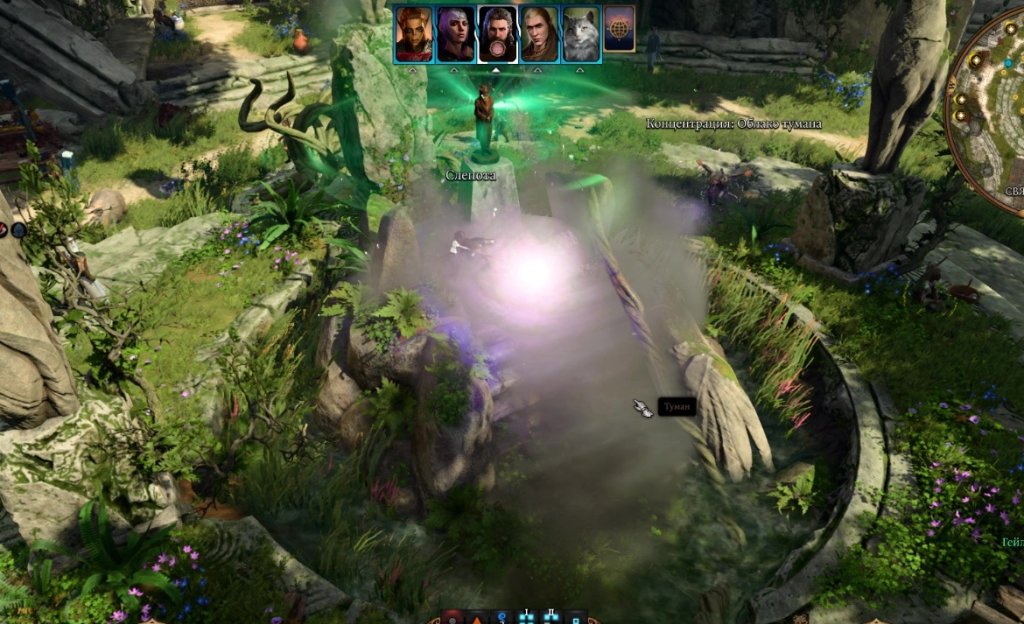This screenshot has height=624, width=1024.
Task: Select the cyan squares icon labeled II
Action: 551,617
